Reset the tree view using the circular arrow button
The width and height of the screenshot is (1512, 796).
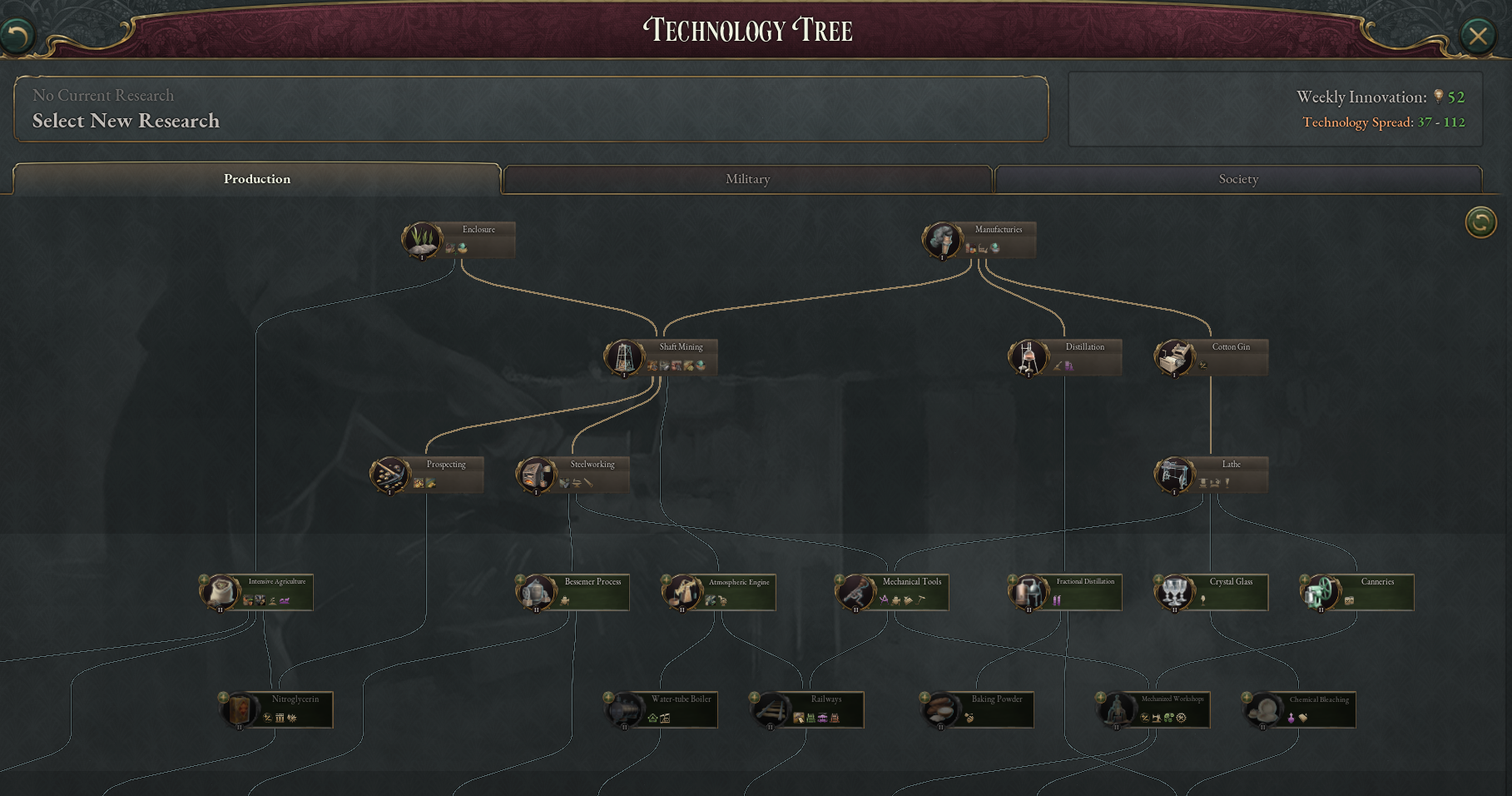(x=1480, y=223)
